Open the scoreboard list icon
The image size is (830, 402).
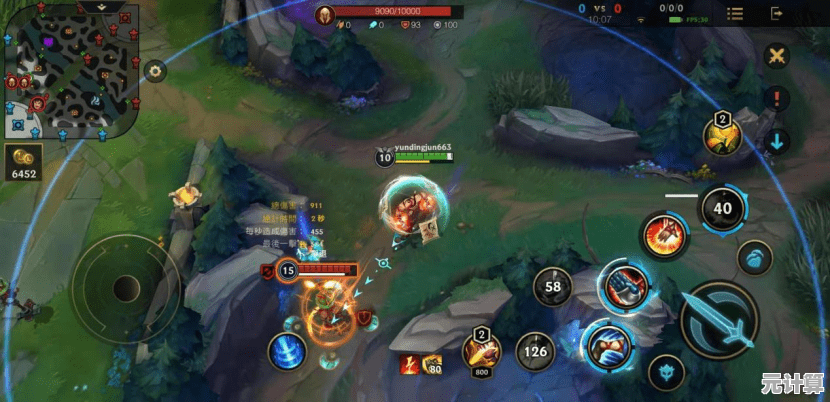pos(735,14)
